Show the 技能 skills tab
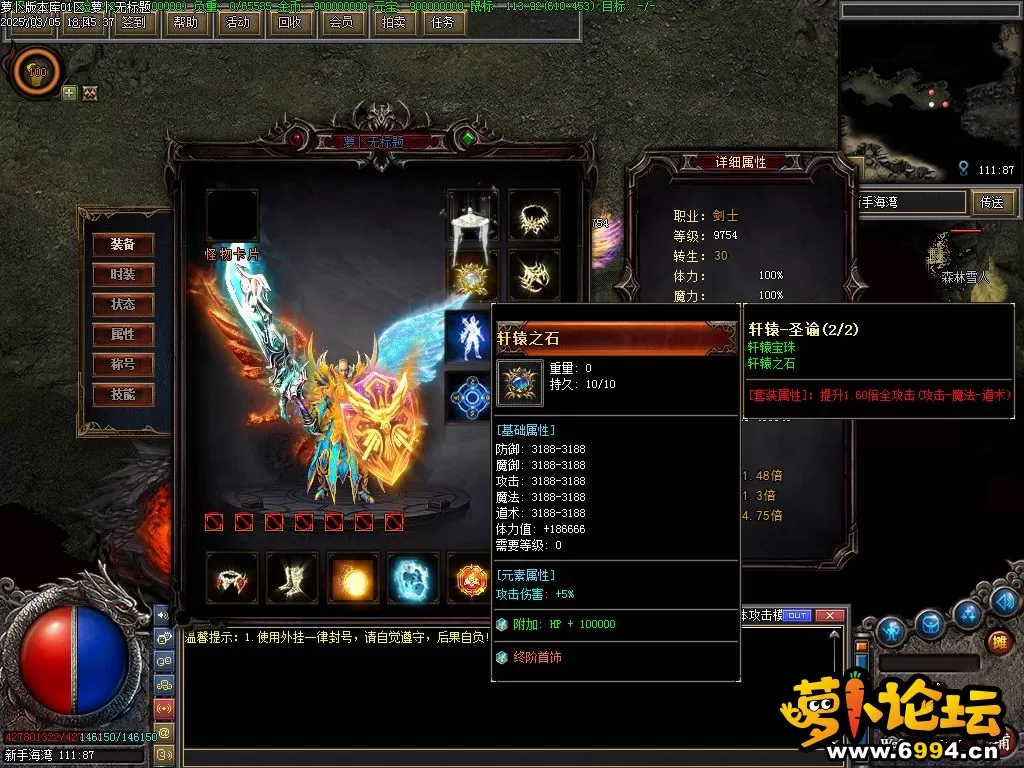The height and width of the screenshot is (768, 1024). coord(123,394)
